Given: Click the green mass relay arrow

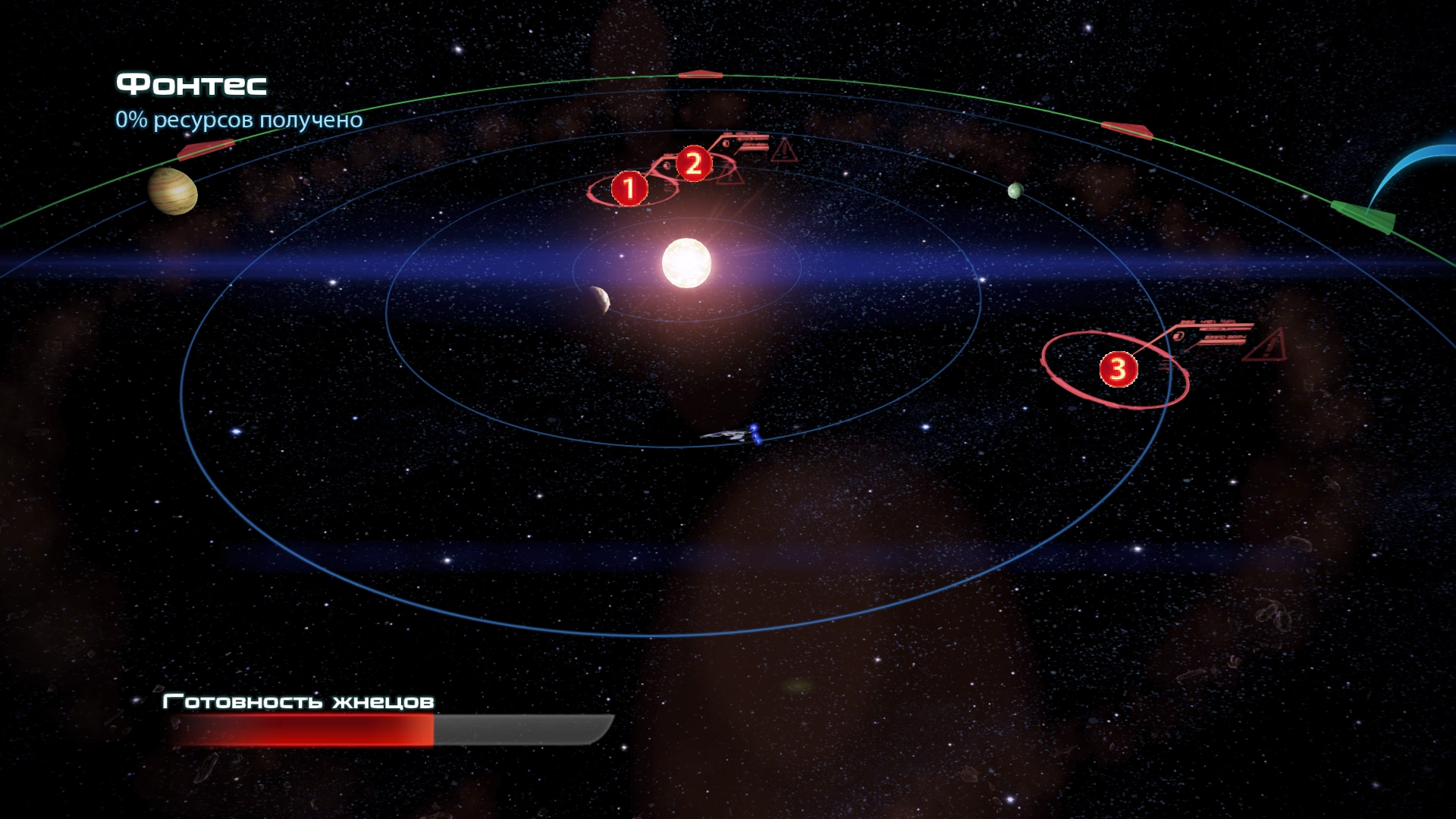Looking at the screenshot, I should (1365, 216).
